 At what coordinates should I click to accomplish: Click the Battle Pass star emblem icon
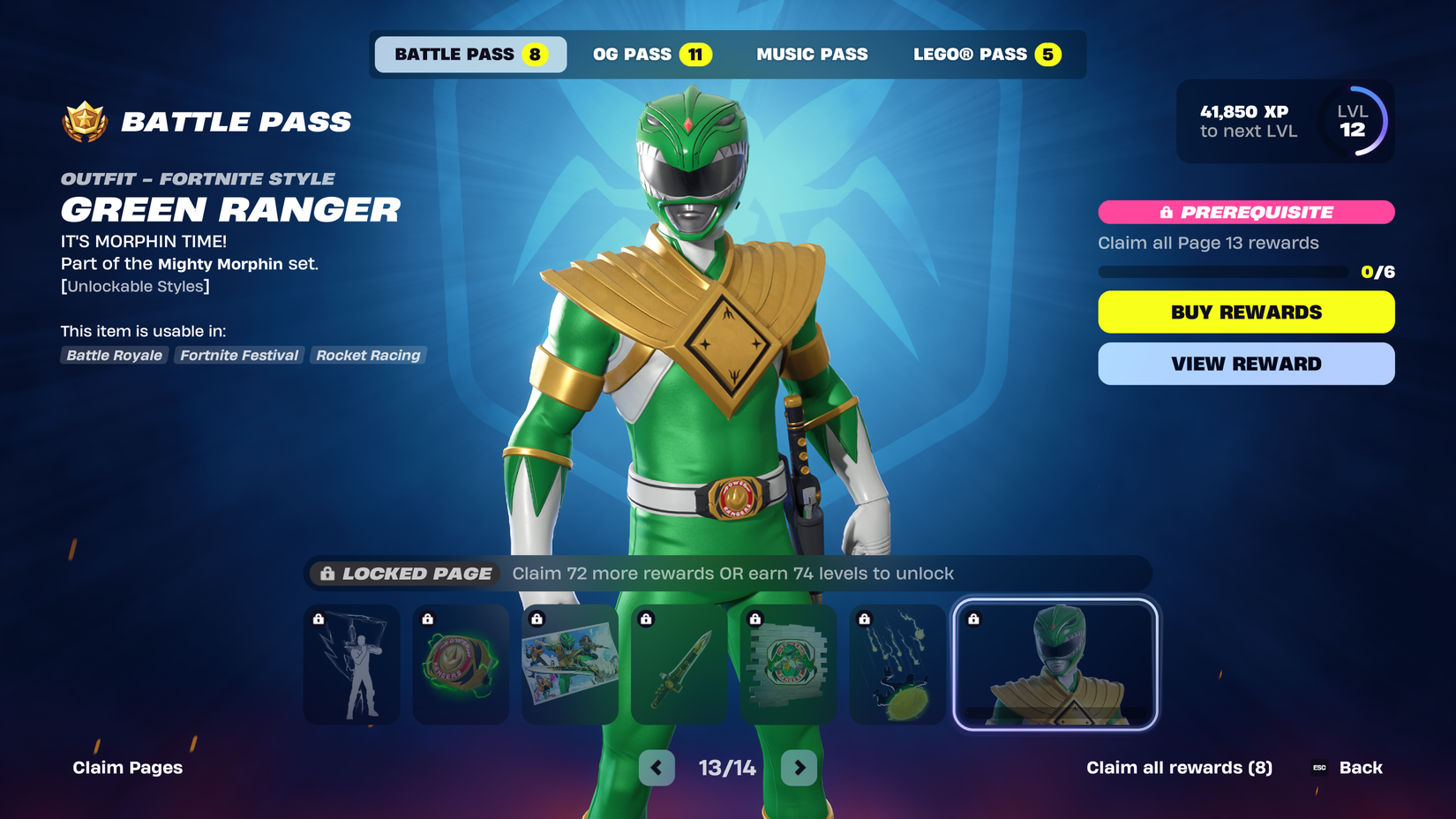pos(83,121)
